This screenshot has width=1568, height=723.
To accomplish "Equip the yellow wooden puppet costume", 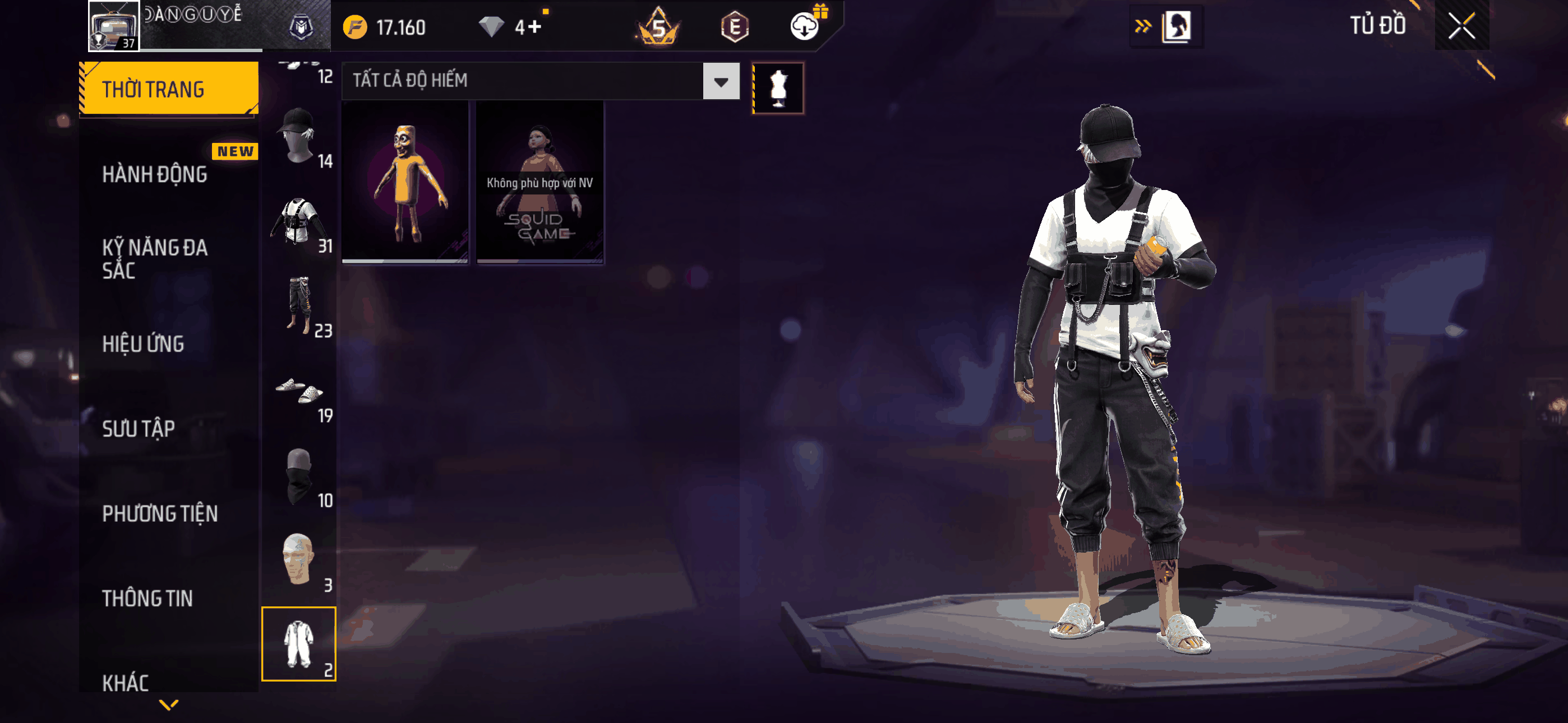I will (405, 182).
